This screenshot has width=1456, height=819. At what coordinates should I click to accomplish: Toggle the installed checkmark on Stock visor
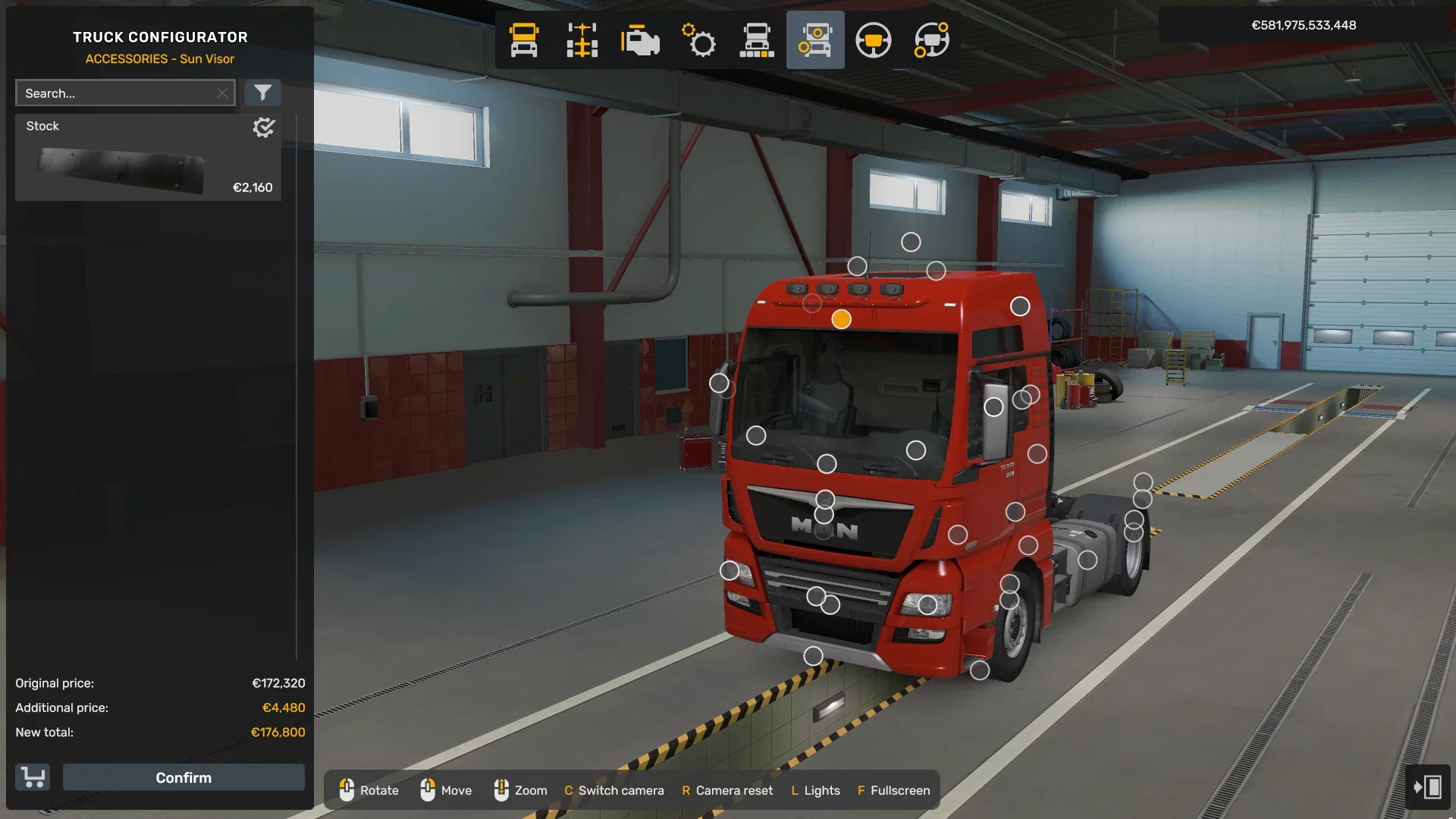(263, 127)
